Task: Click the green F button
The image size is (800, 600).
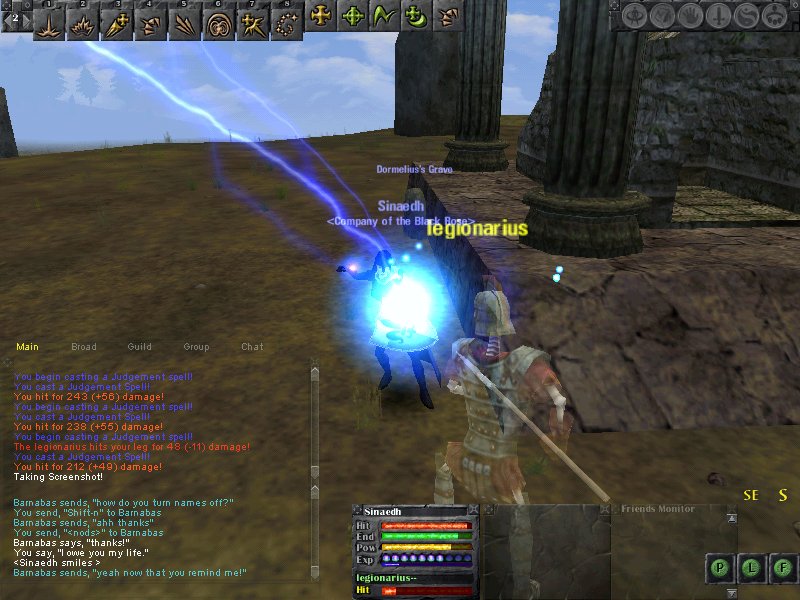Action: click(782, 568)
